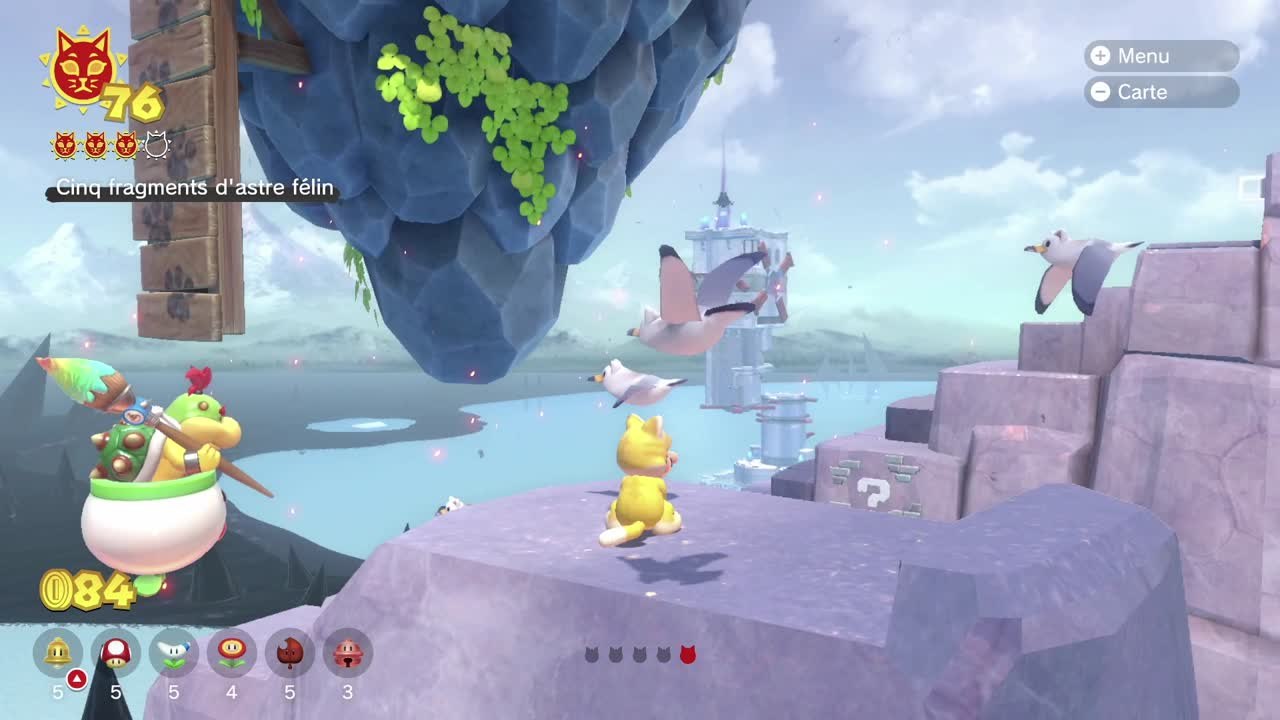This screenshot has height=720, width=1280.
Task: Pick the brown Super Leaf item
Action: coord(290,653)
